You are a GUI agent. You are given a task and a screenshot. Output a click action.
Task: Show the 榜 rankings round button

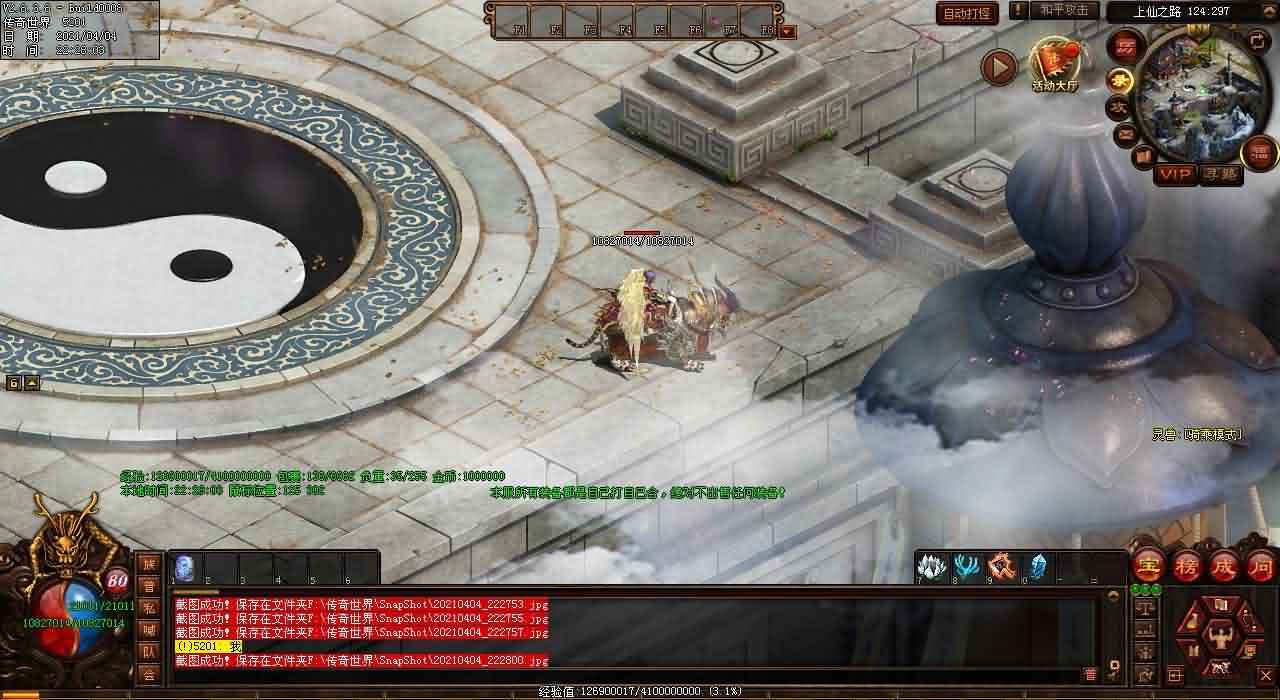1187,566
